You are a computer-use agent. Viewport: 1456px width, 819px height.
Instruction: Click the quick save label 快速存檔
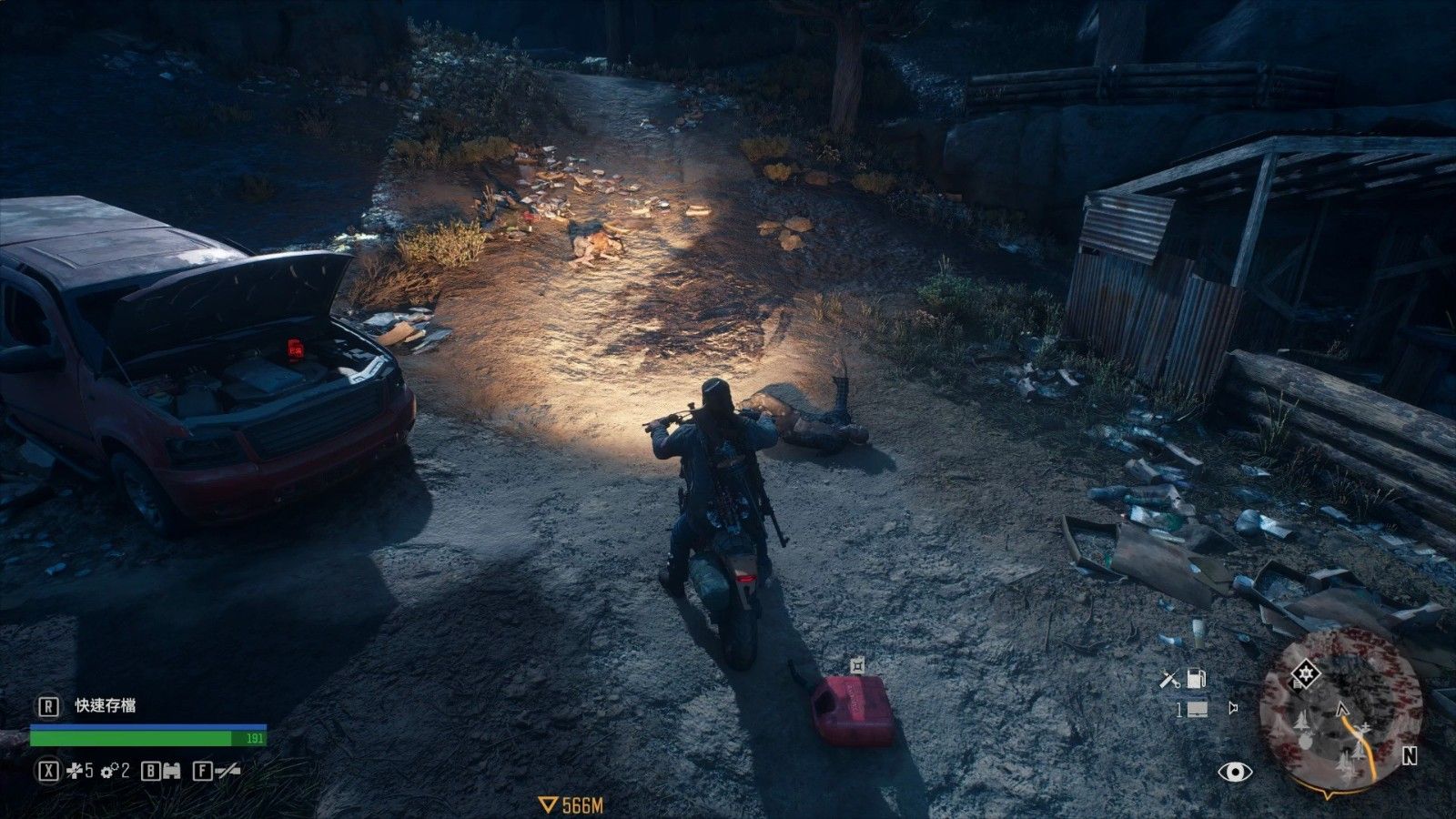106,705
